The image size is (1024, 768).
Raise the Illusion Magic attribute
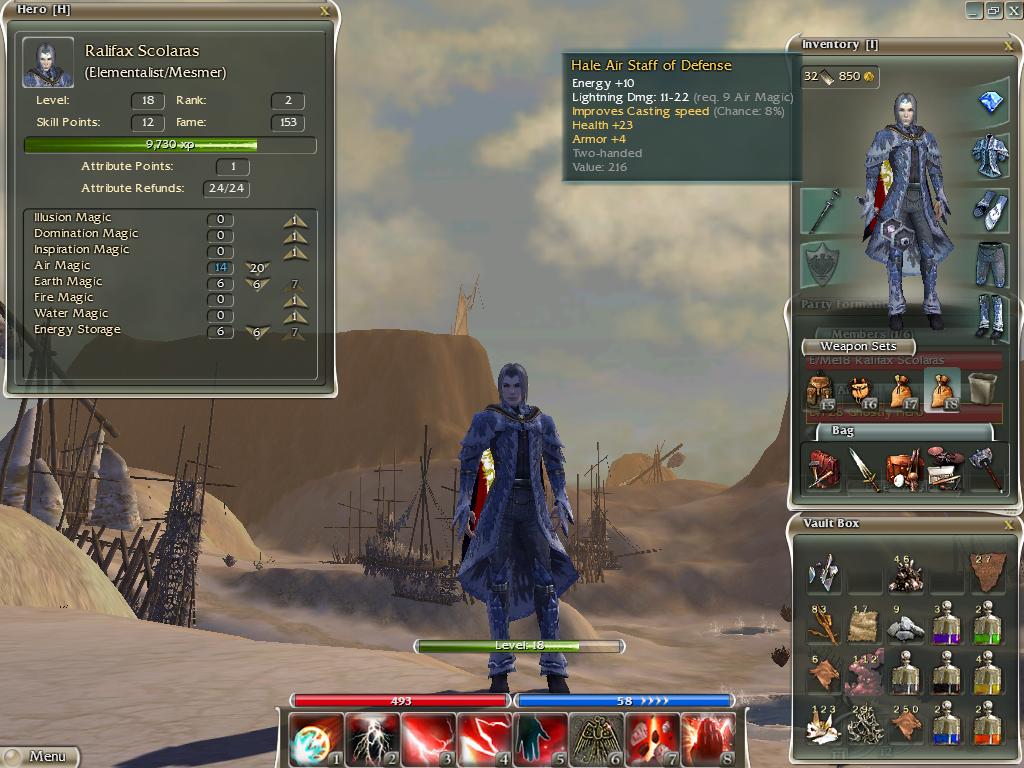click(294, 221)
